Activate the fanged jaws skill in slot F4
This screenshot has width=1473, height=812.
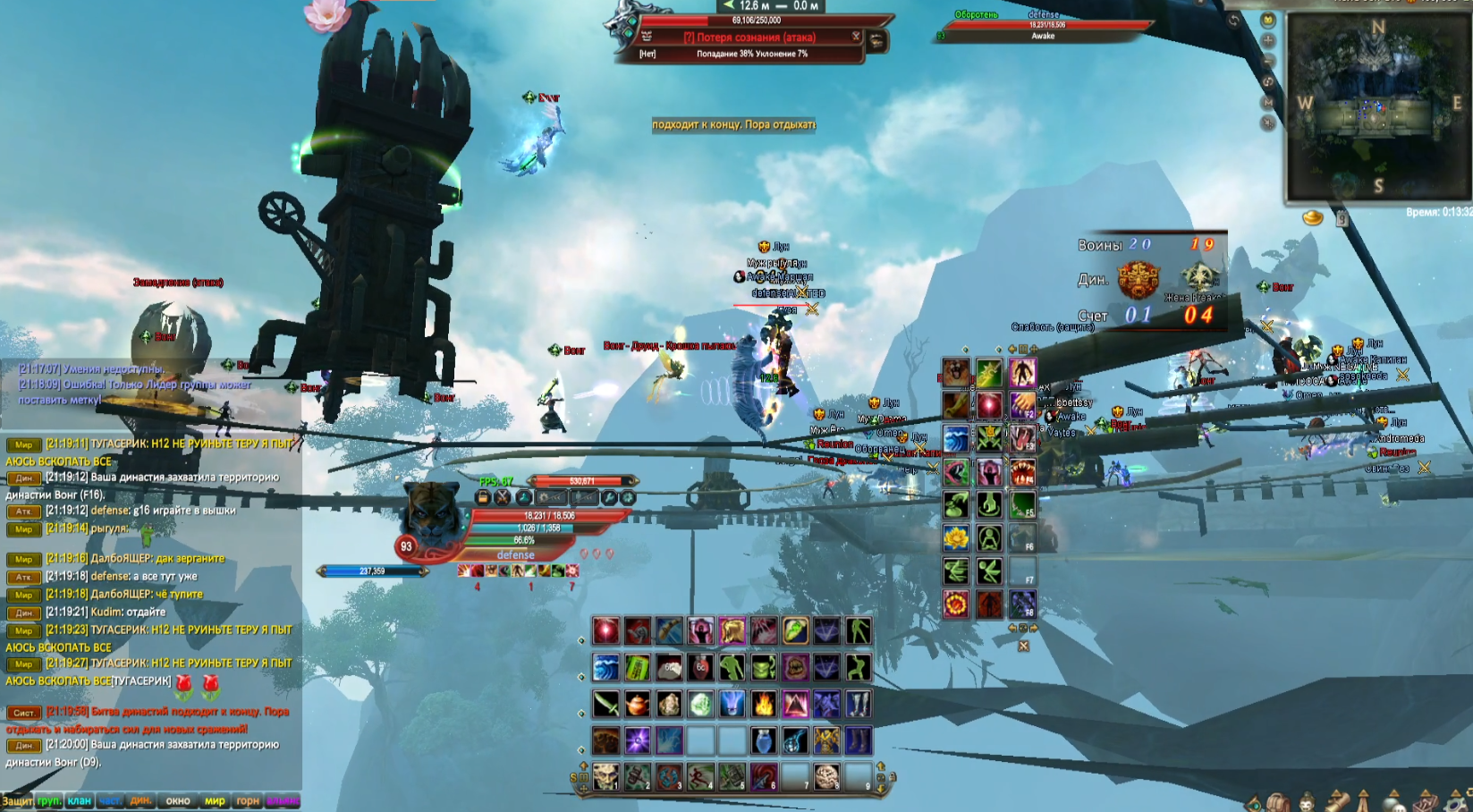(x=1022, y=471)
